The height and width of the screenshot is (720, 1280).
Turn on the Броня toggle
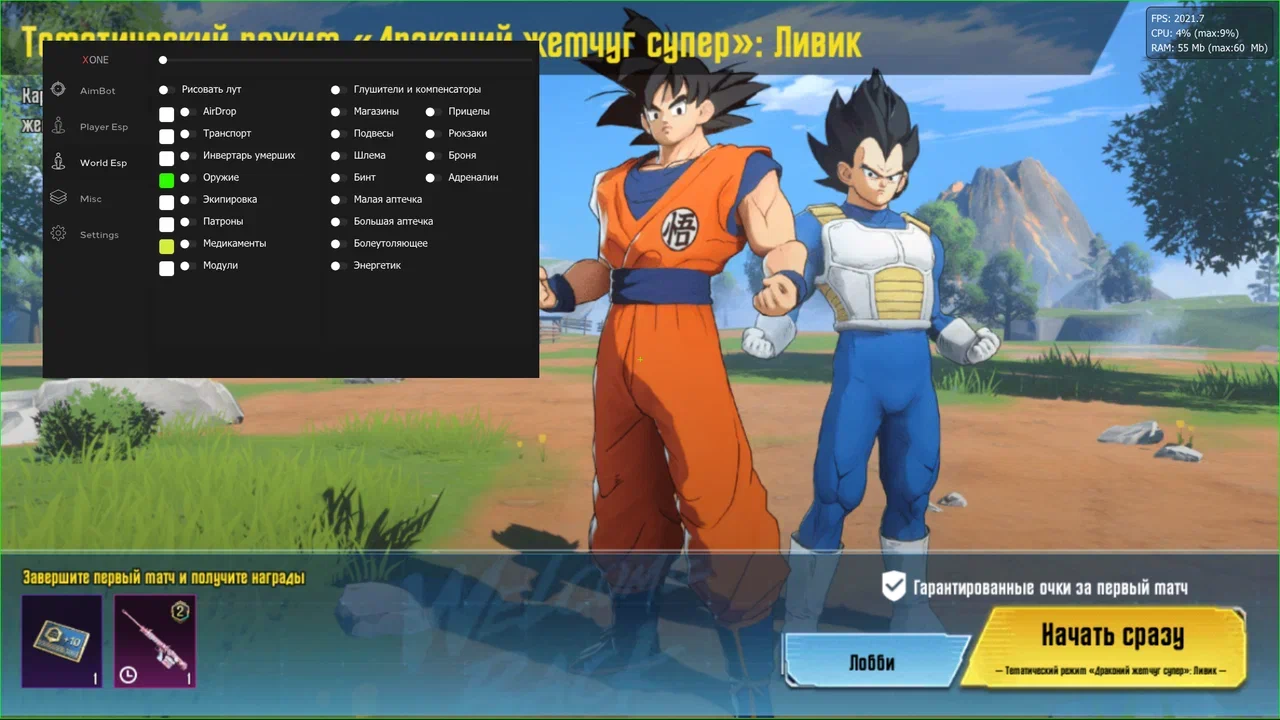point(432,156)
